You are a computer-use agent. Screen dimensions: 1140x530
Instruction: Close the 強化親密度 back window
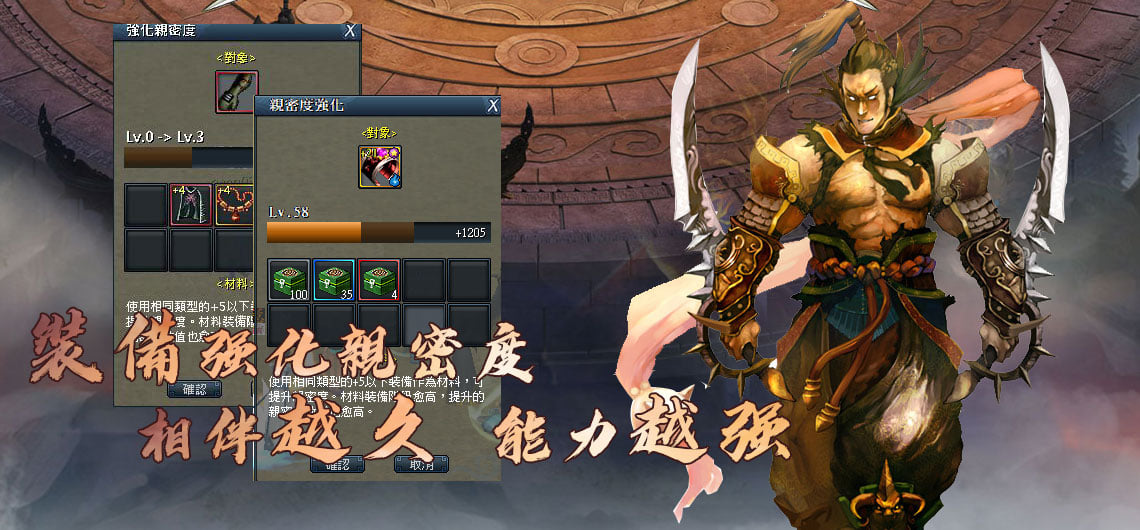click(350, 31)
